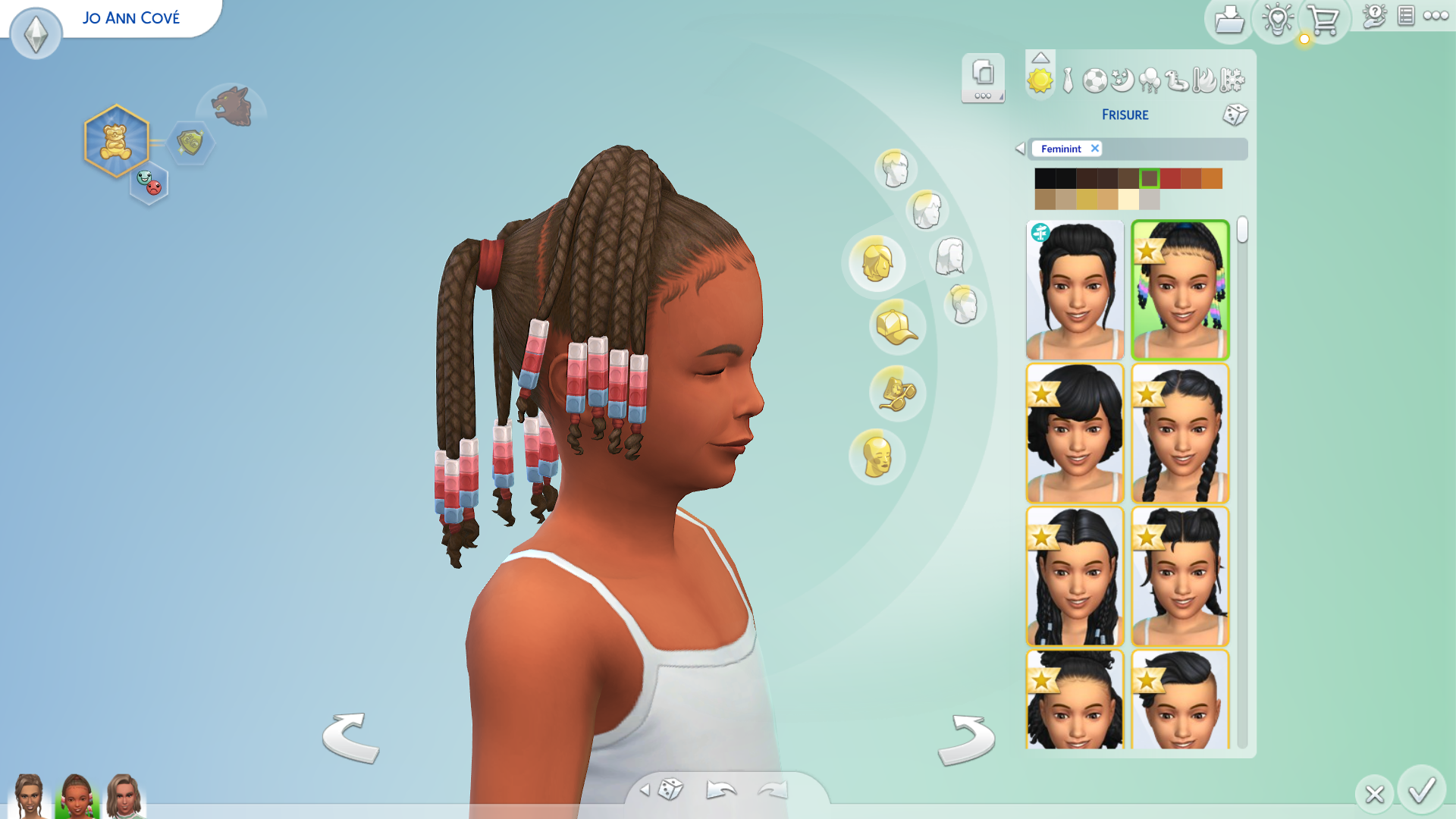The width and height of the screenshot is (1456, 819).
Task: Edit the name Jo Ann Cové
Action: (x=131, y=18)
